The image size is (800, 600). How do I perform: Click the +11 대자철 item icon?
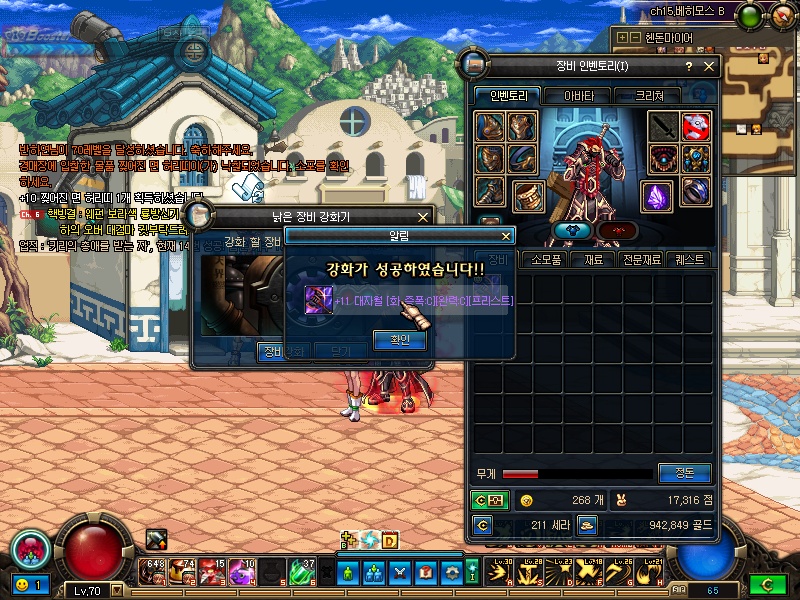coord(319,299)
